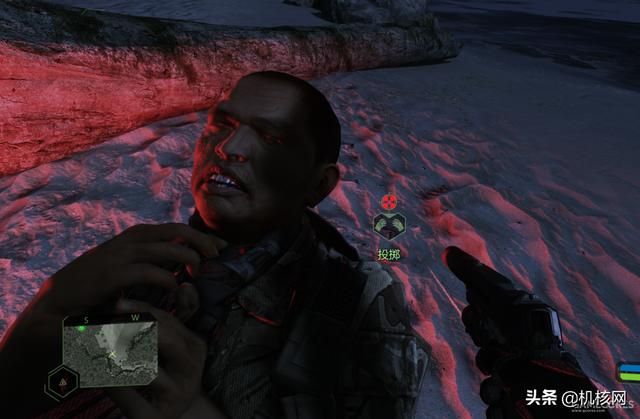Screen dimensions: 640x419
Task: Activate the hexagonal throw (投掷) action icon
Action: click(x=387, y=226)
